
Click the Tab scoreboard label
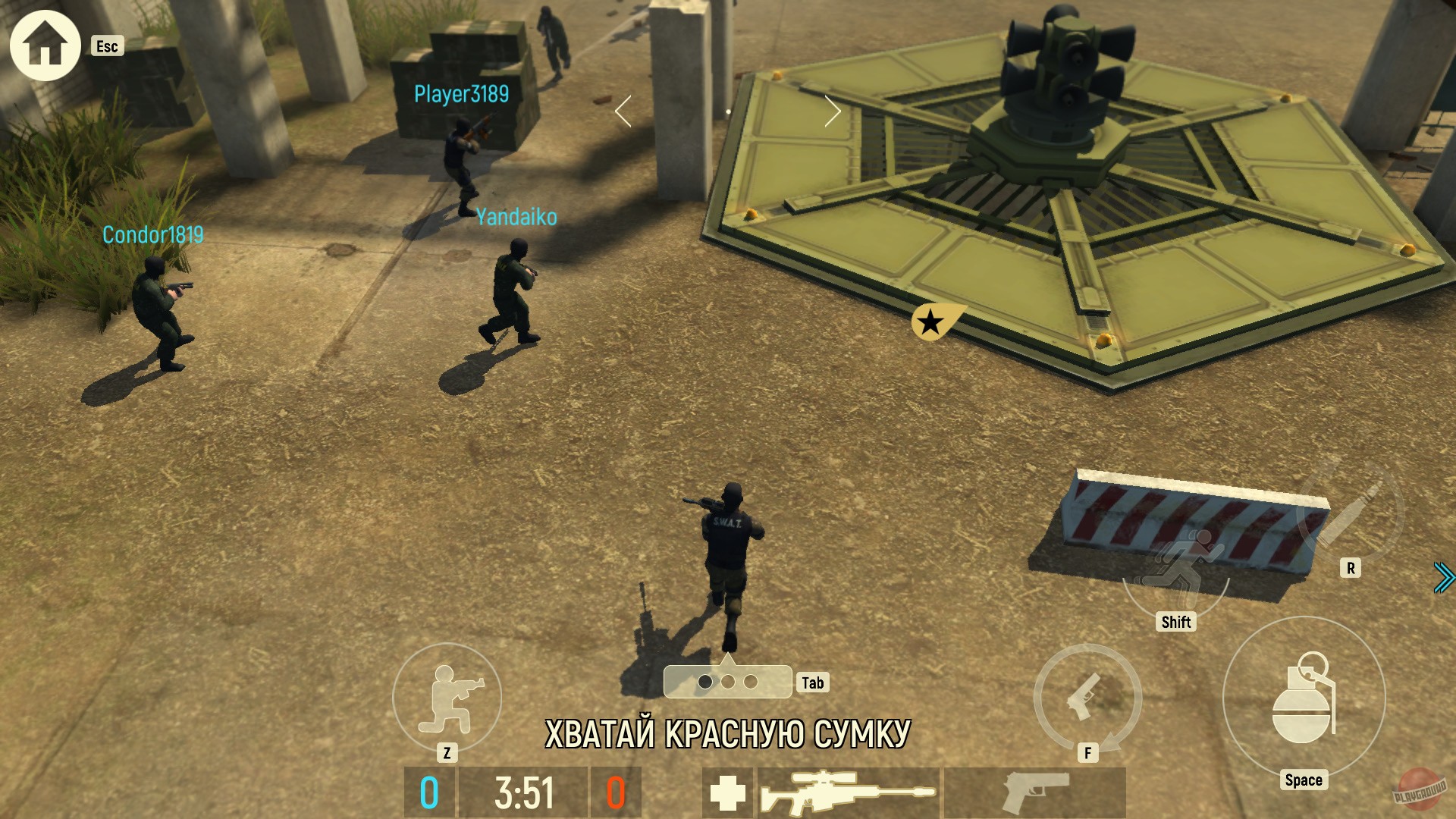[813, 683]
